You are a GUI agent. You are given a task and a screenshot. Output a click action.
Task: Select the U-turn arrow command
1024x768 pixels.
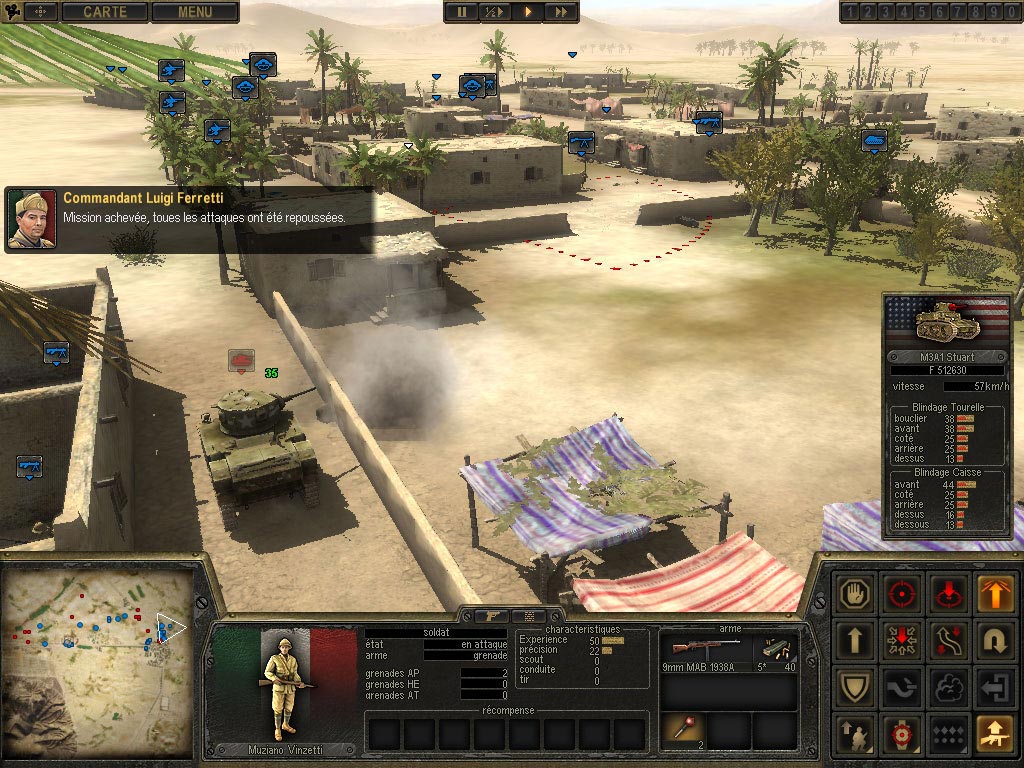pos(992,640)
